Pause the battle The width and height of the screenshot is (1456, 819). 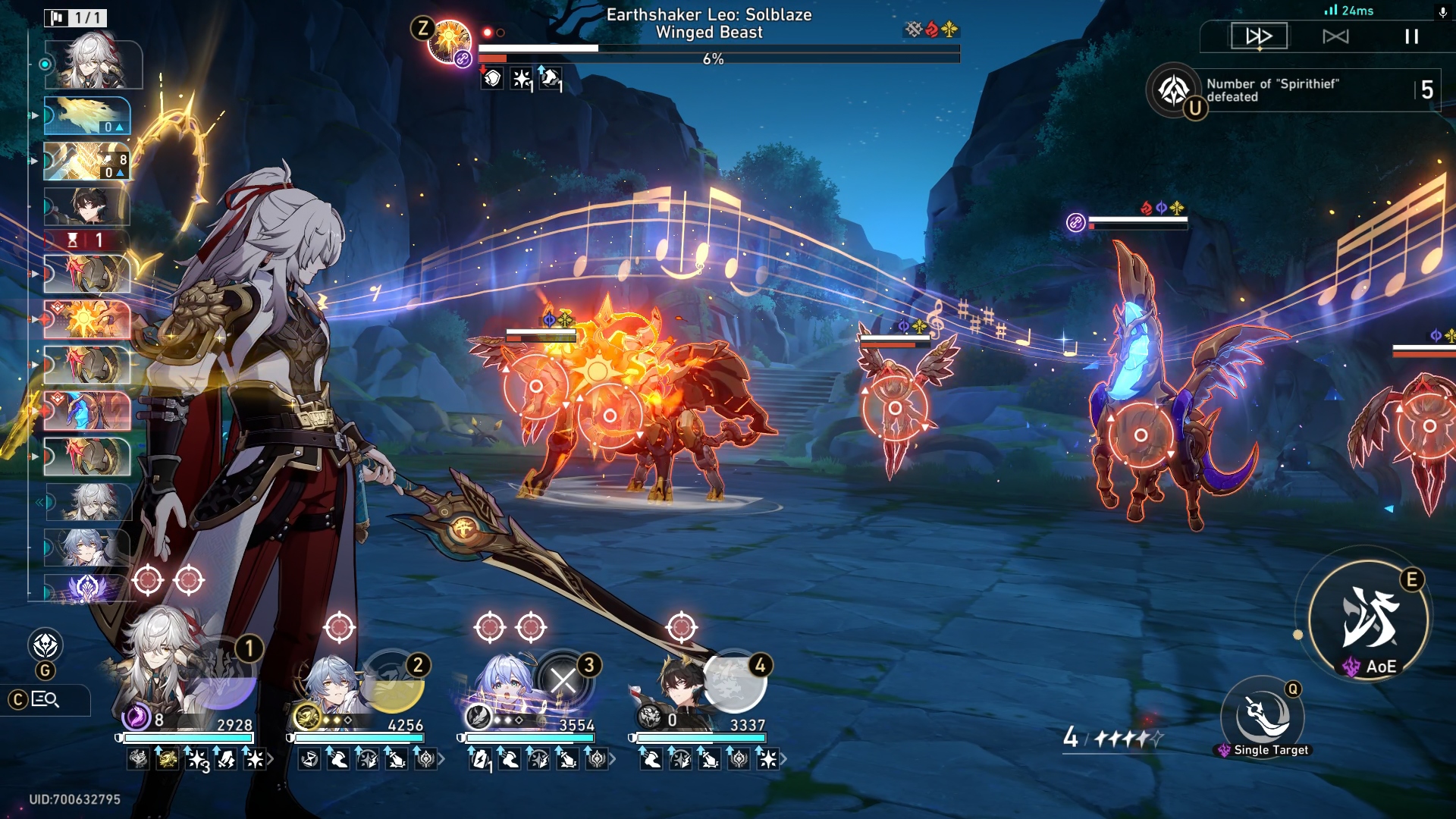[x=1411, y=36]
